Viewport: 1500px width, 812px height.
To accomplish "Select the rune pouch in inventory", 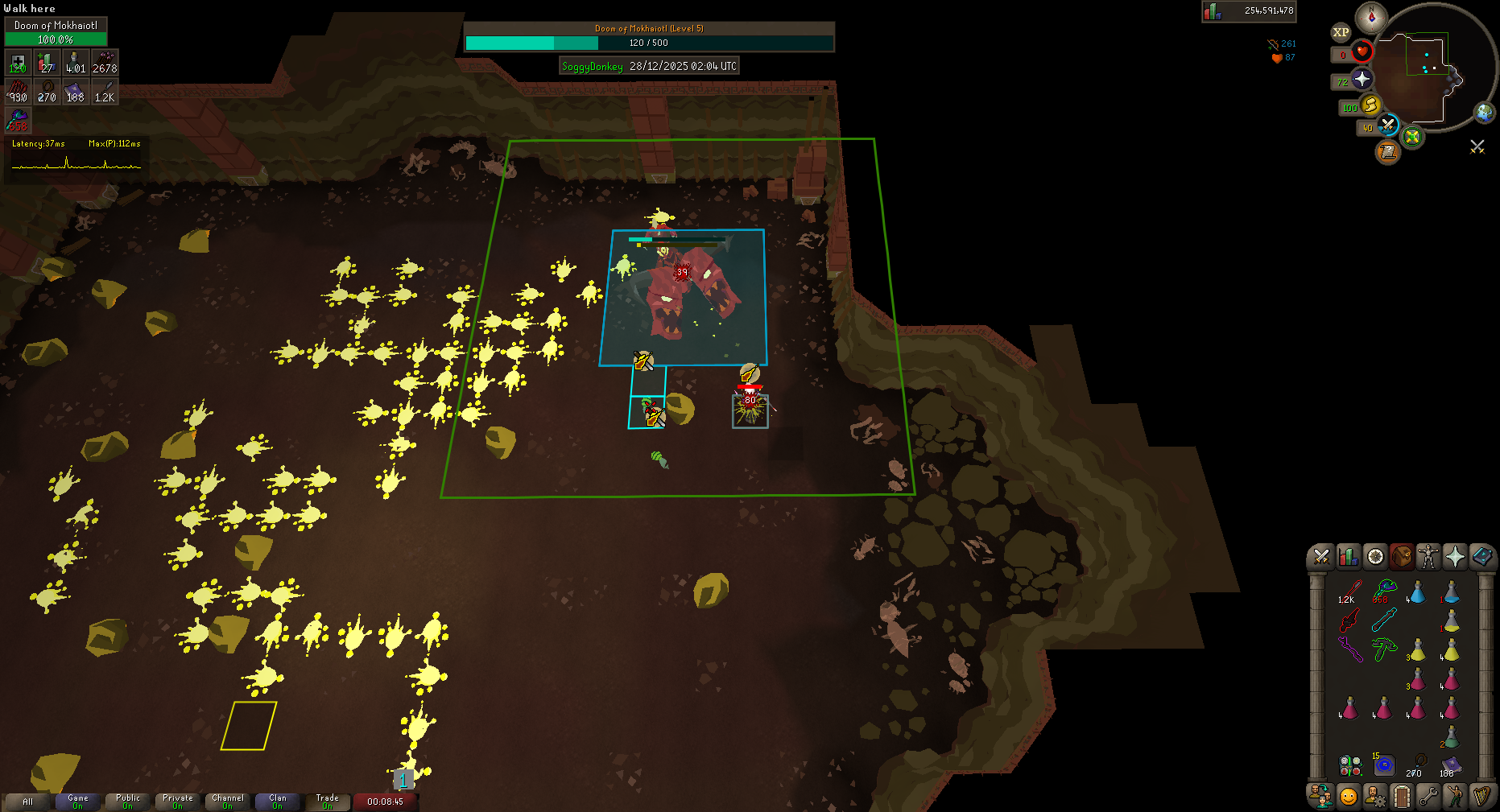I will point(1350,765).
